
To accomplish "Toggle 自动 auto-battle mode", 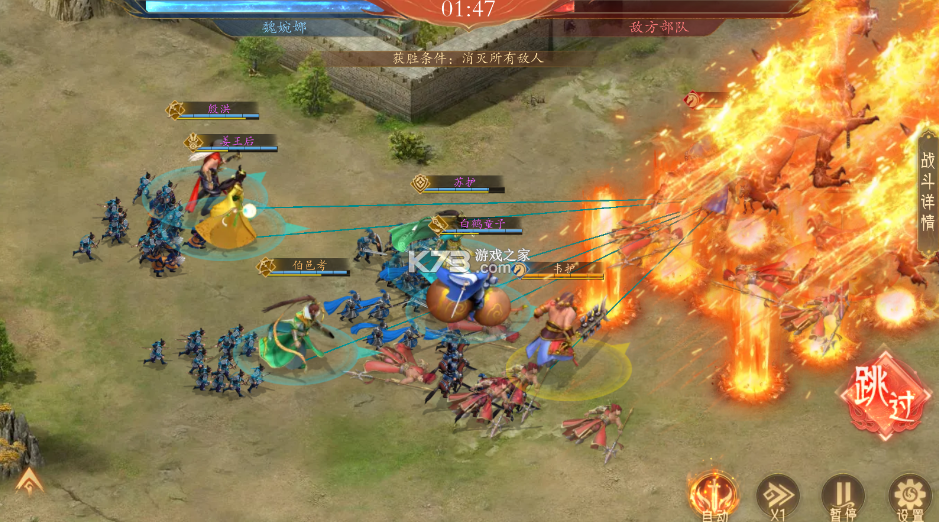I will (713, 494).
